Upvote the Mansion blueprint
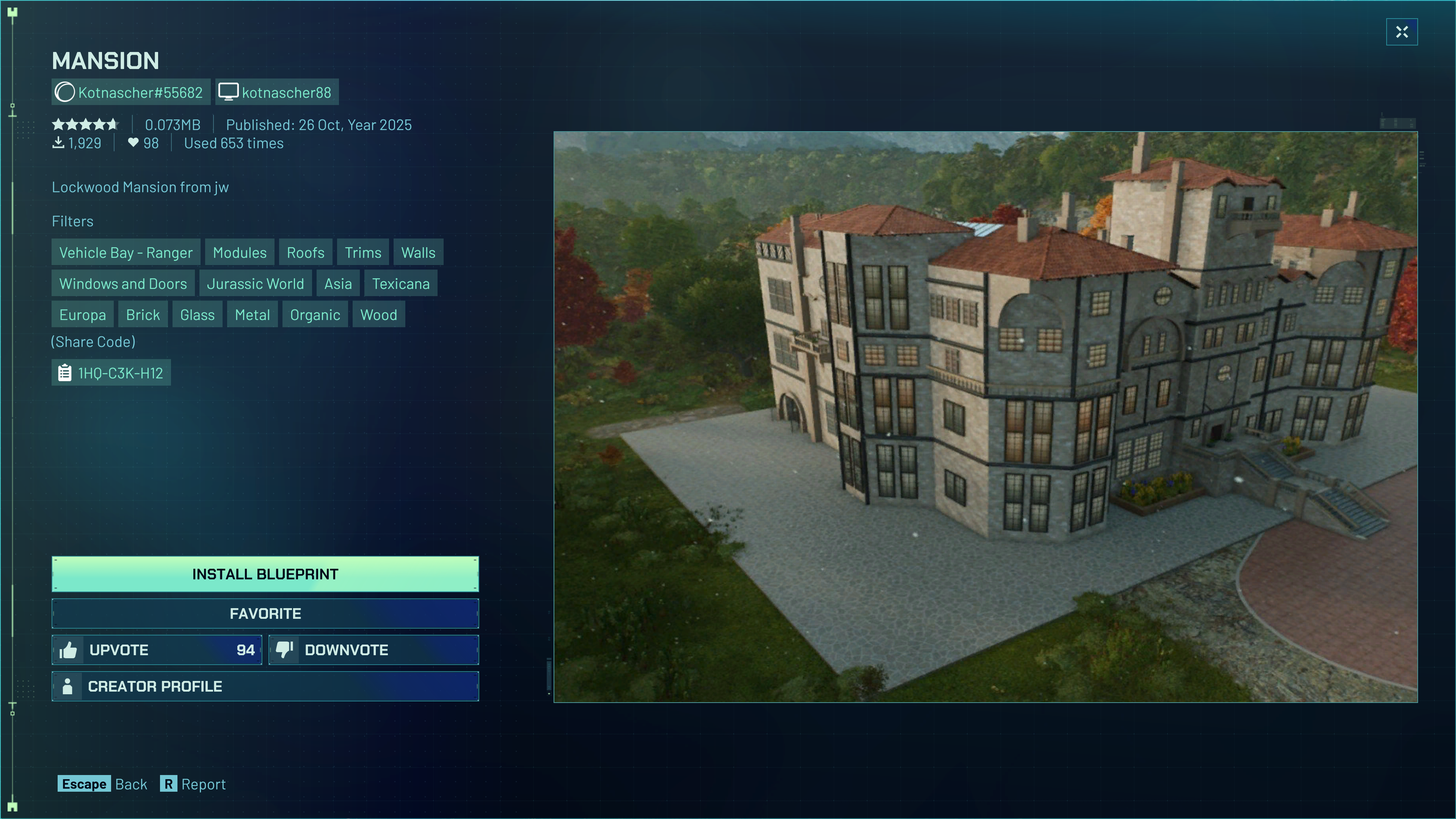1456x819 pixels. [157, 650]
